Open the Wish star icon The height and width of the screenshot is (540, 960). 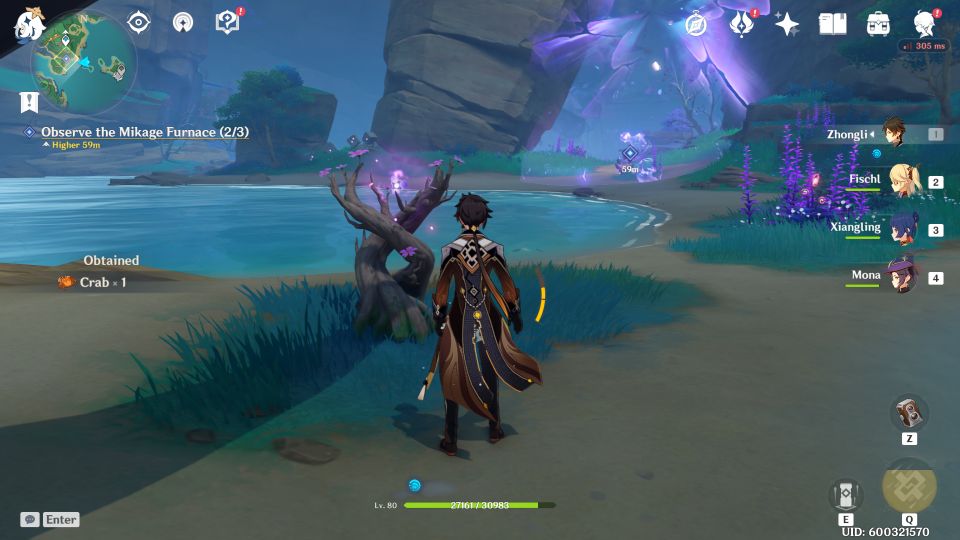click(x=787, y=24)
